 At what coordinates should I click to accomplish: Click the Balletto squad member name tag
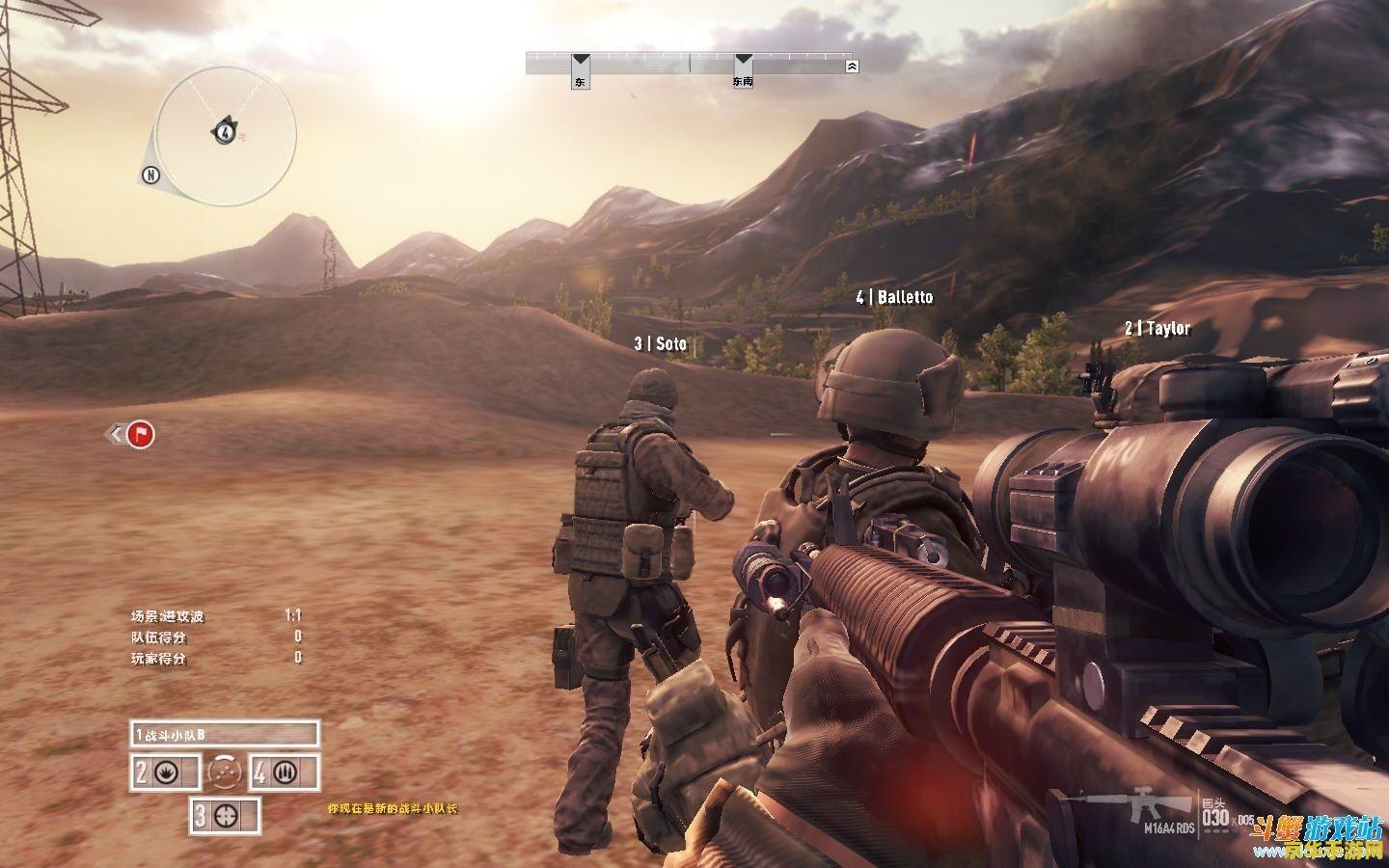point(894,297)
